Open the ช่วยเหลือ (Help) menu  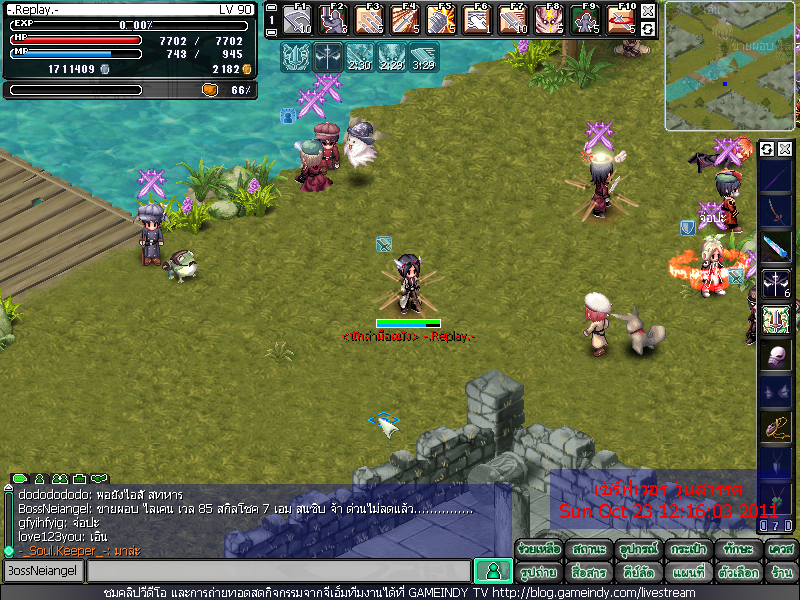[539, 549]
